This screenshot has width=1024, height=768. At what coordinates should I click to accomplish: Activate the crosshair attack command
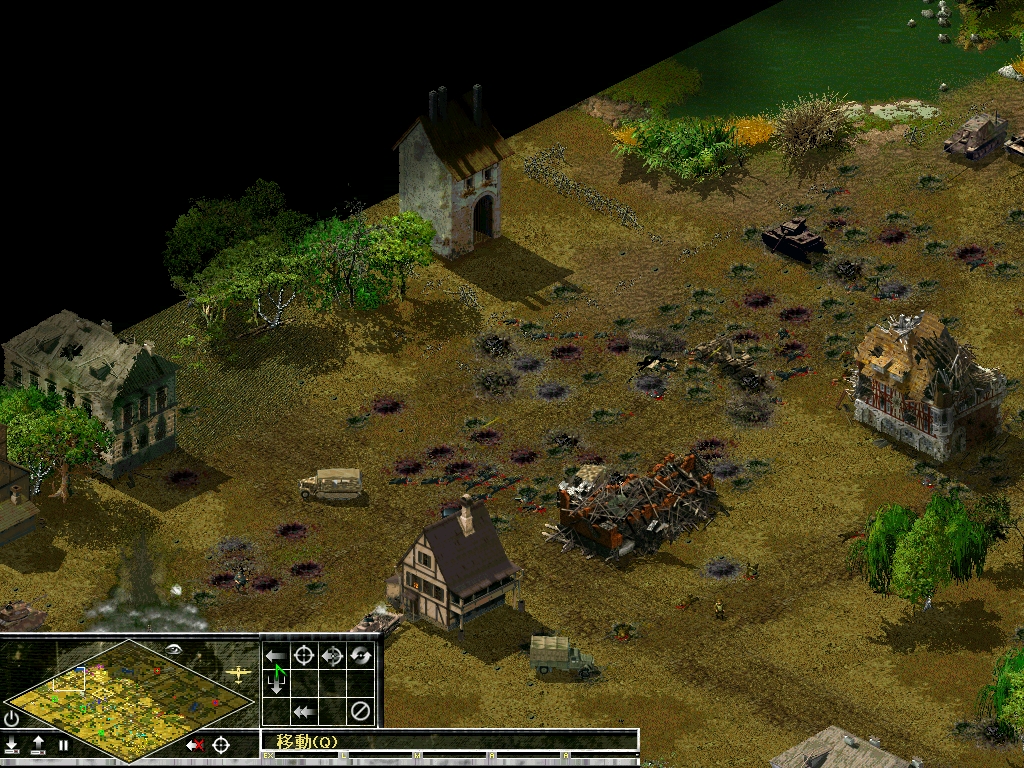point(304,656)
